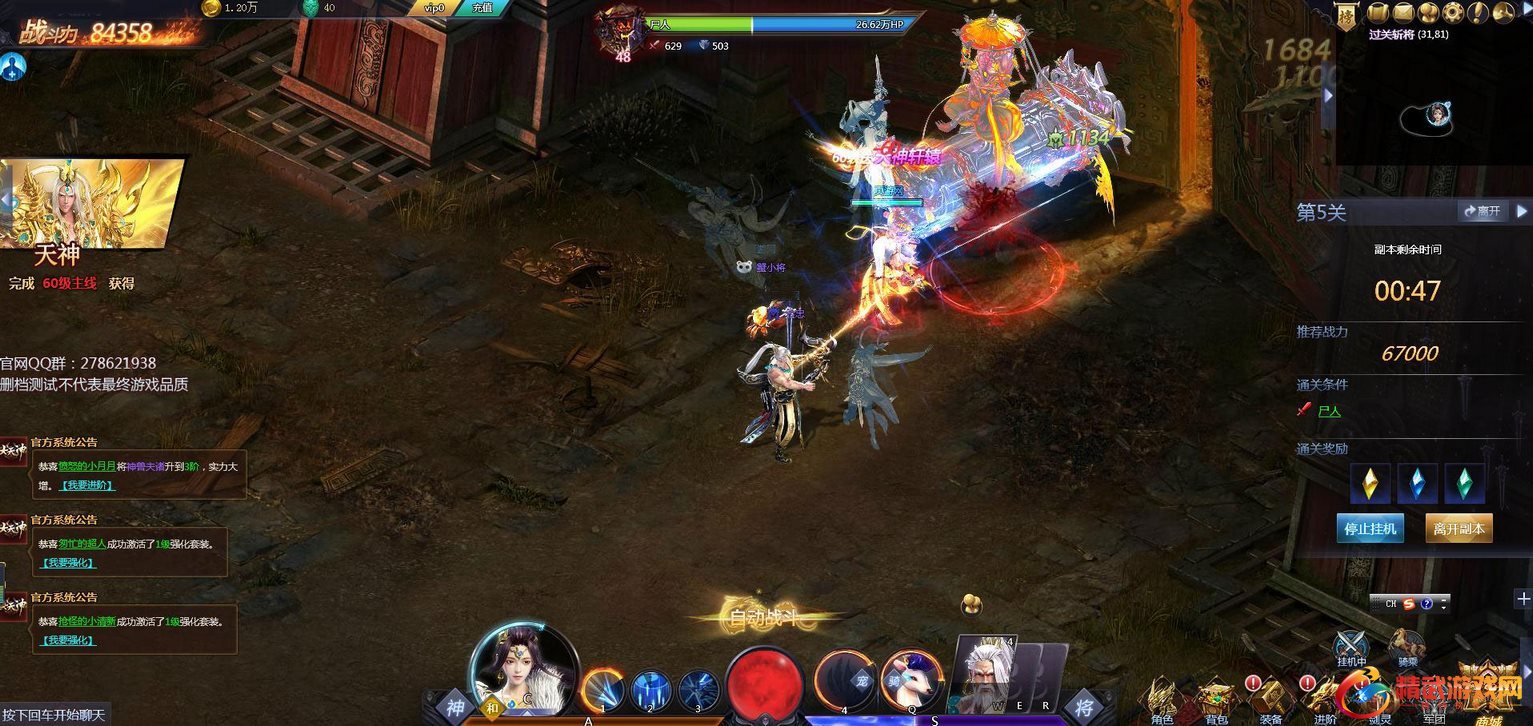Click the 我要进阶 link in announcement
The width and height of the screenshot is (1533, 726).
(x=88, y=485)
